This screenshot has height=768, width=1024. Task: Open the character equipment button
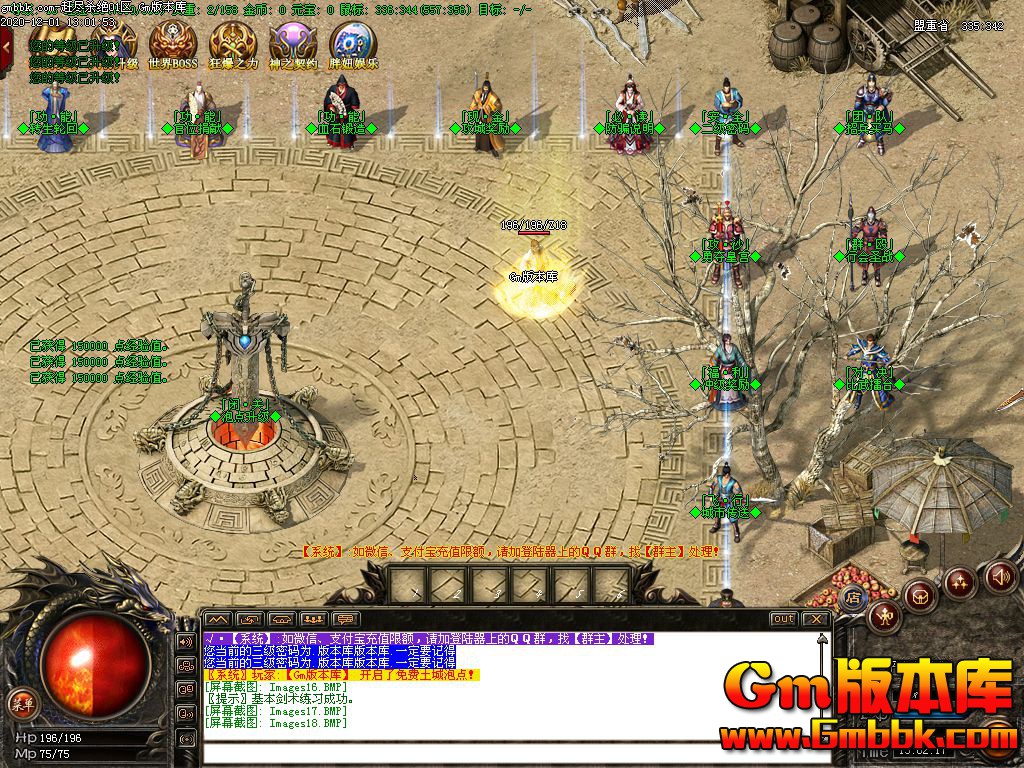click(884, 616)
